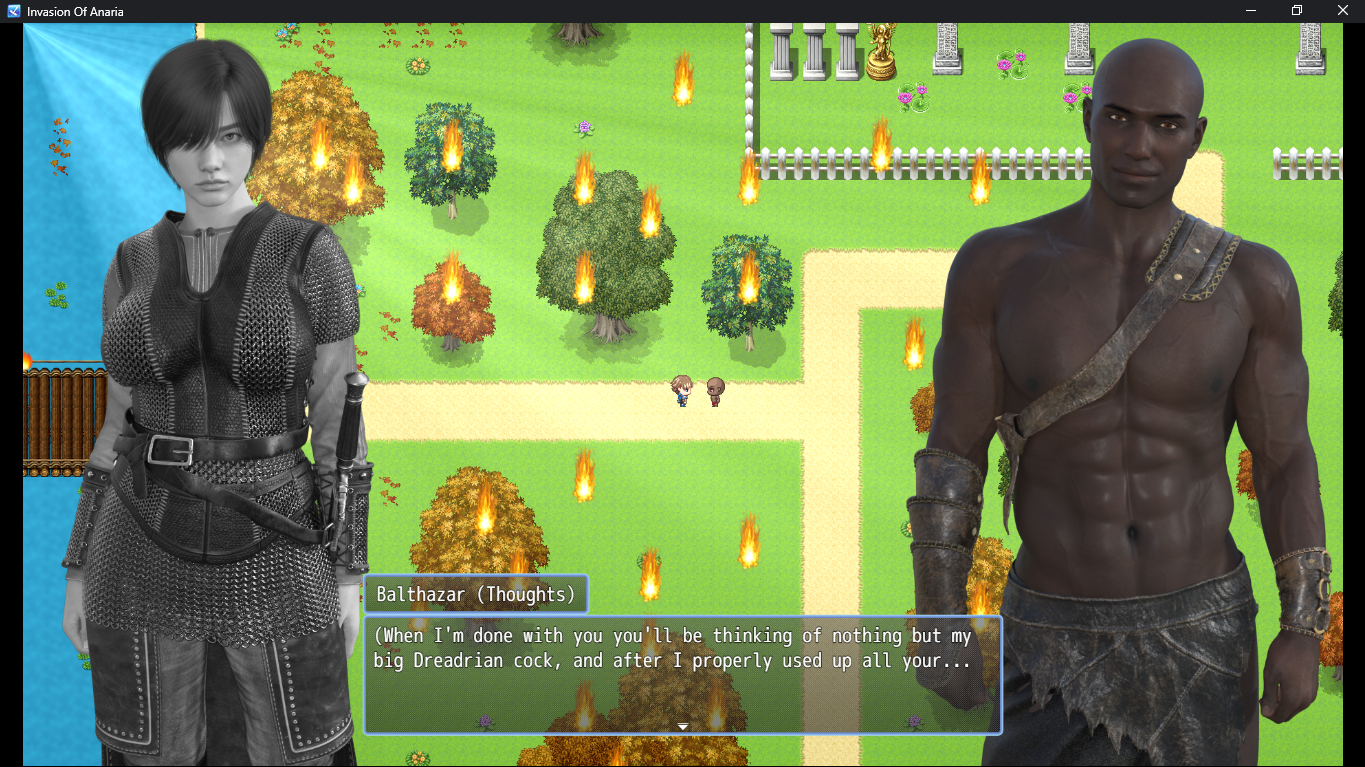Advance dialogue with the white continue arrow
The width and height of the screenshot is (1365, 767).
pos(683,727)
